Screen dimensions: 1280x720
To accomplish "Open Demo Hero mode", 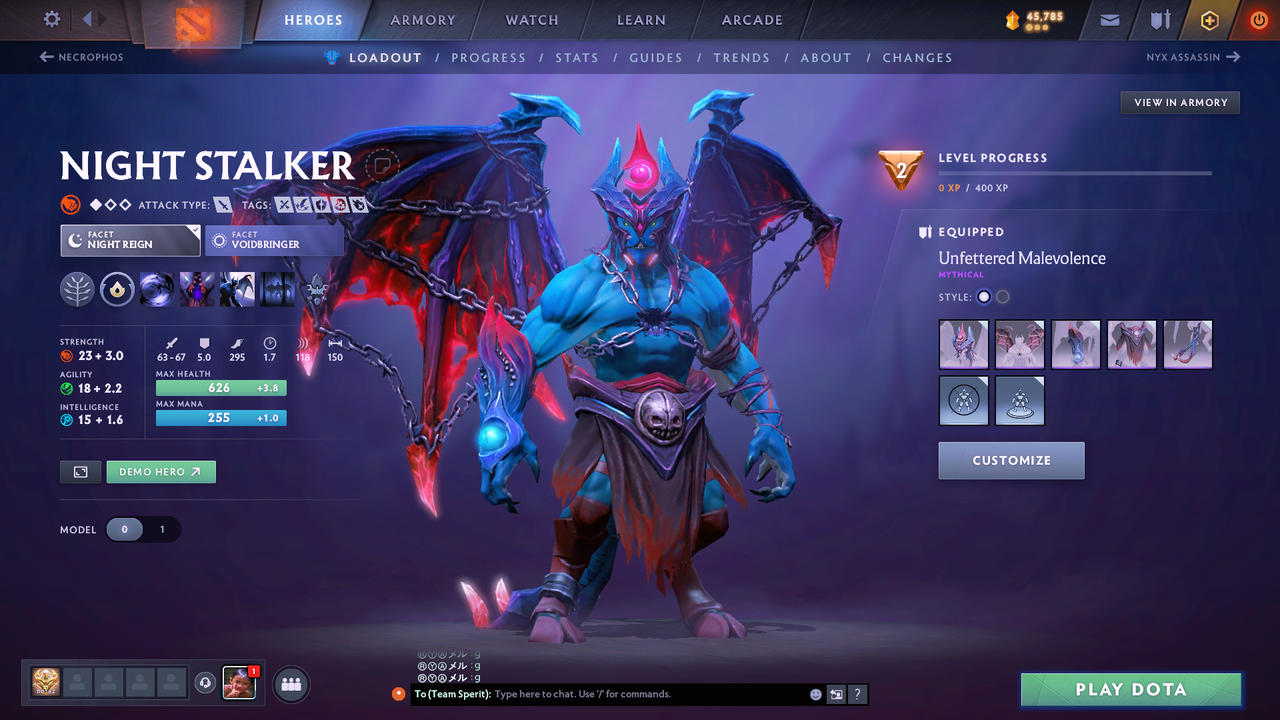I will click(x=160, y=471).
